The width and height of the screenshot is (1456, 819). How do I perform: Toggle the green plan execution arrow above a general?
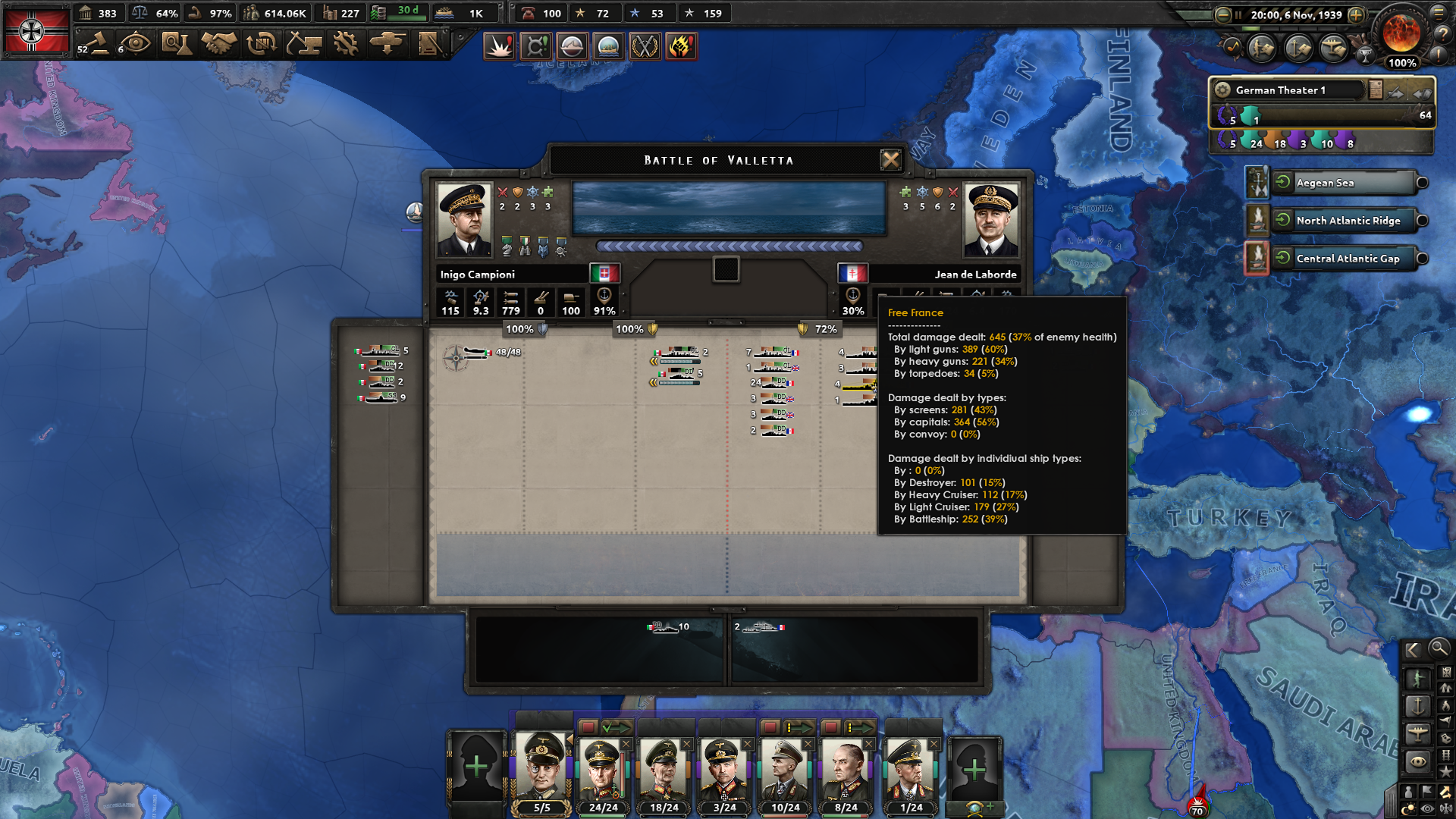tap(616, 726)
